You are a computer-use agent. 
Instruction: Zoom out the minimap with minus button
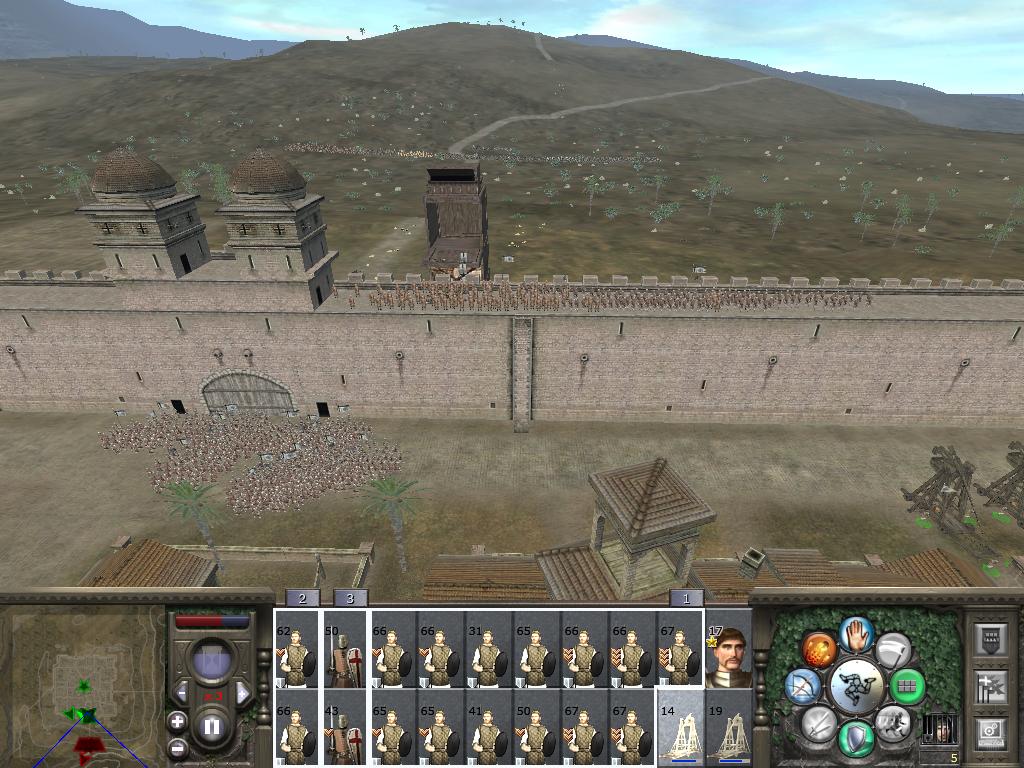[177, 746]
